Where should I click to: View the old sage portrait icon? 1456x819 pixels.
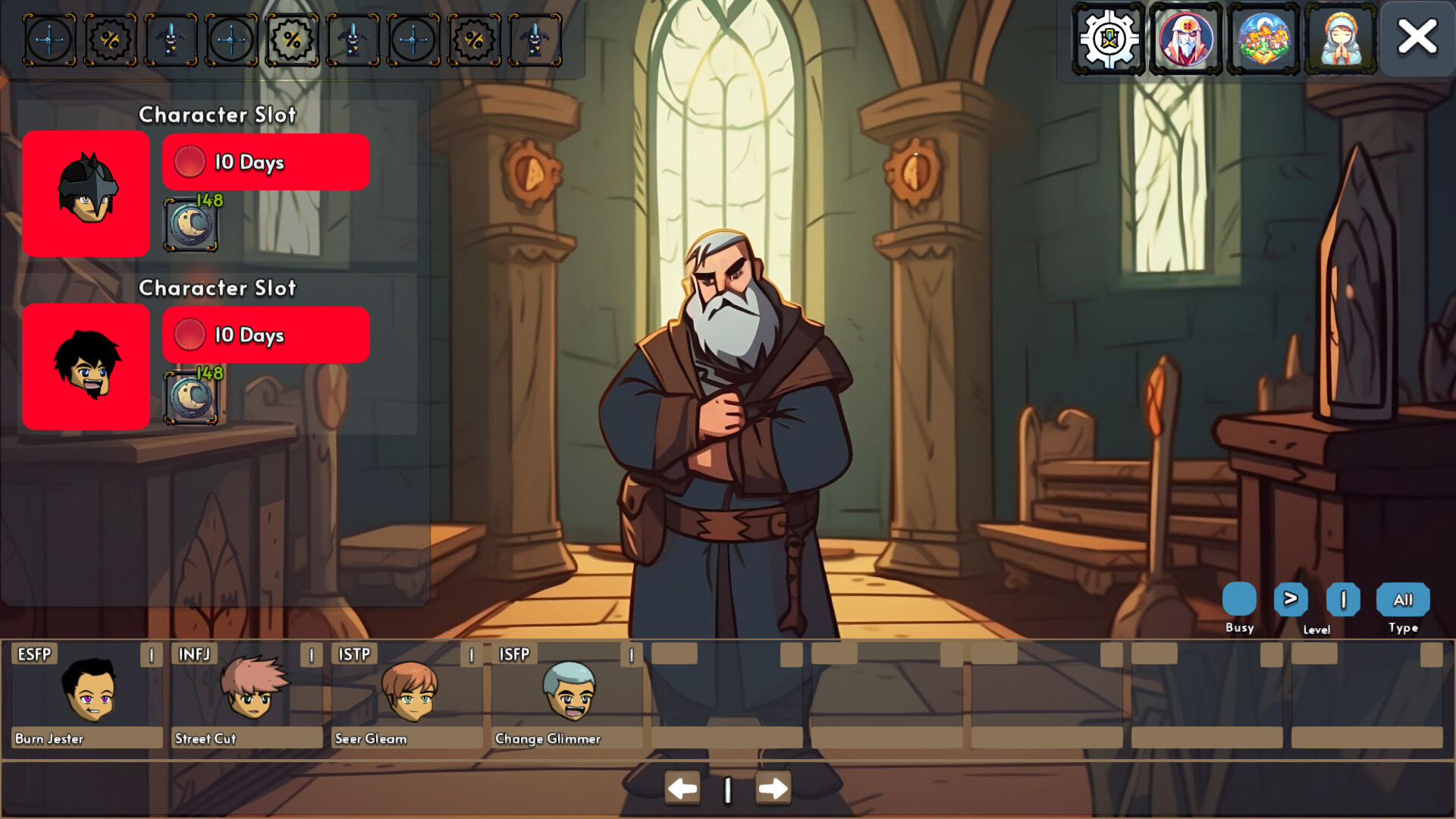coord(1187,39)
